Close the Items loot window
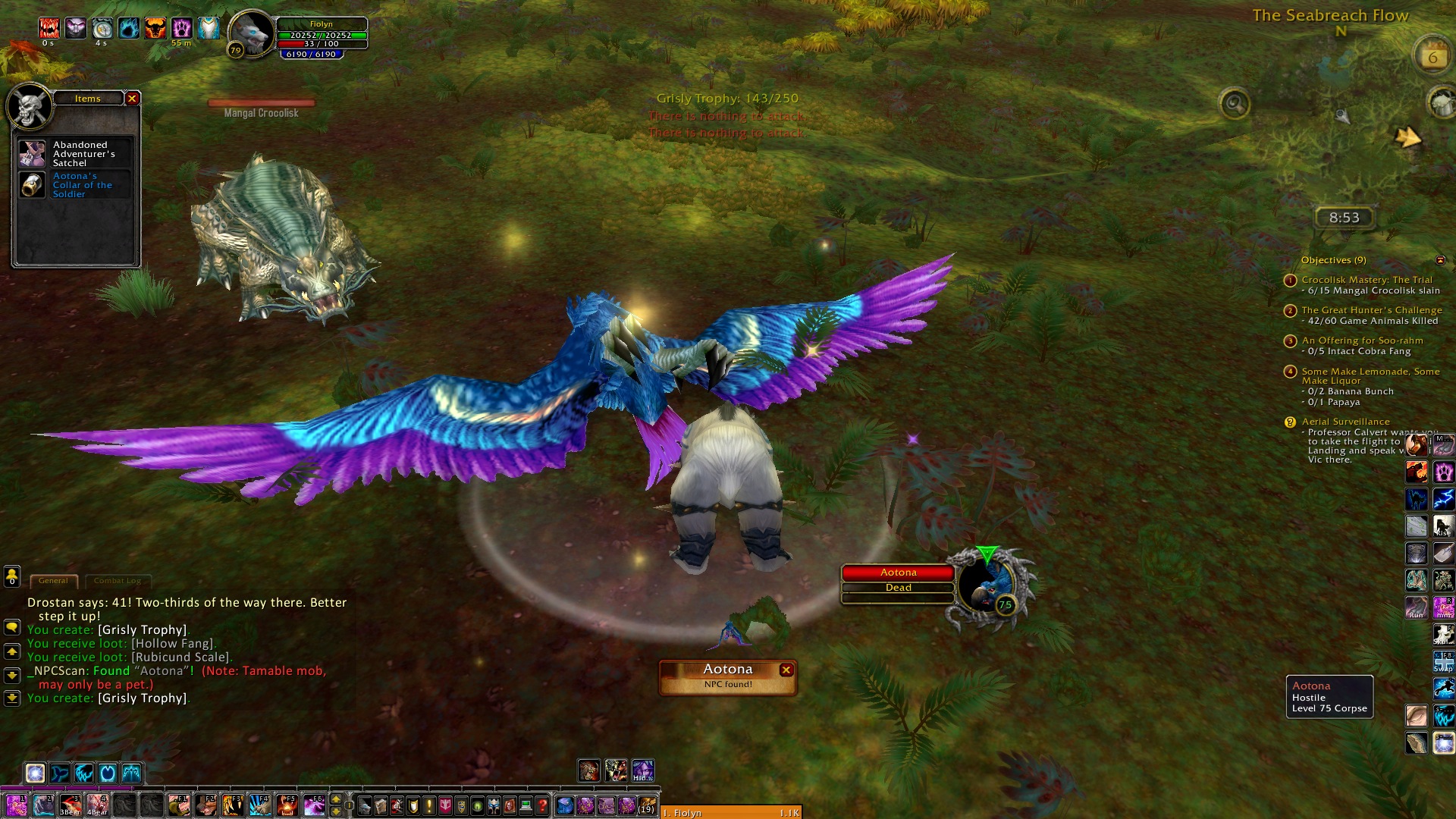The height and width of the screenshot is (819, 1456). click(x=132, y=99)
